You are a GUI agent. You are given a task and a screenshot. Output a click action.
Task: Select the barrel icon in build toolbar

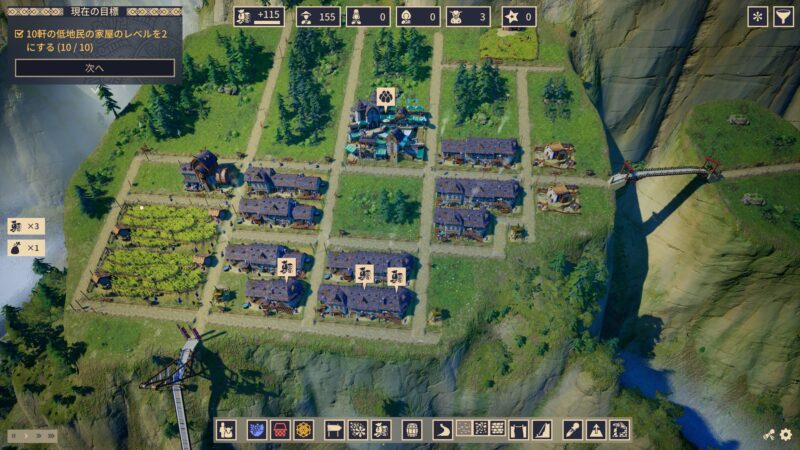pos(412,430)
